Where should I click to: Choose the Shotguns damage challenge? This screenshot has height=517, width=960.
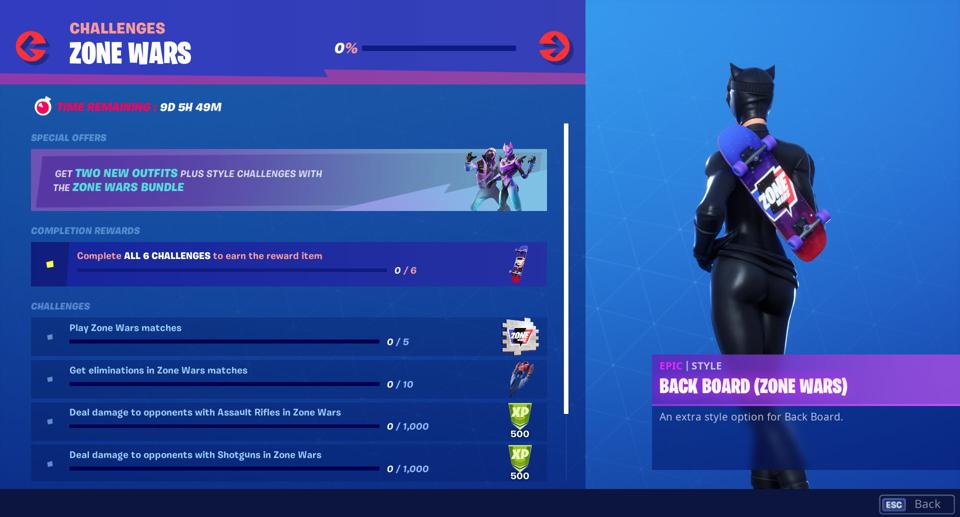(x=288, y=462)
